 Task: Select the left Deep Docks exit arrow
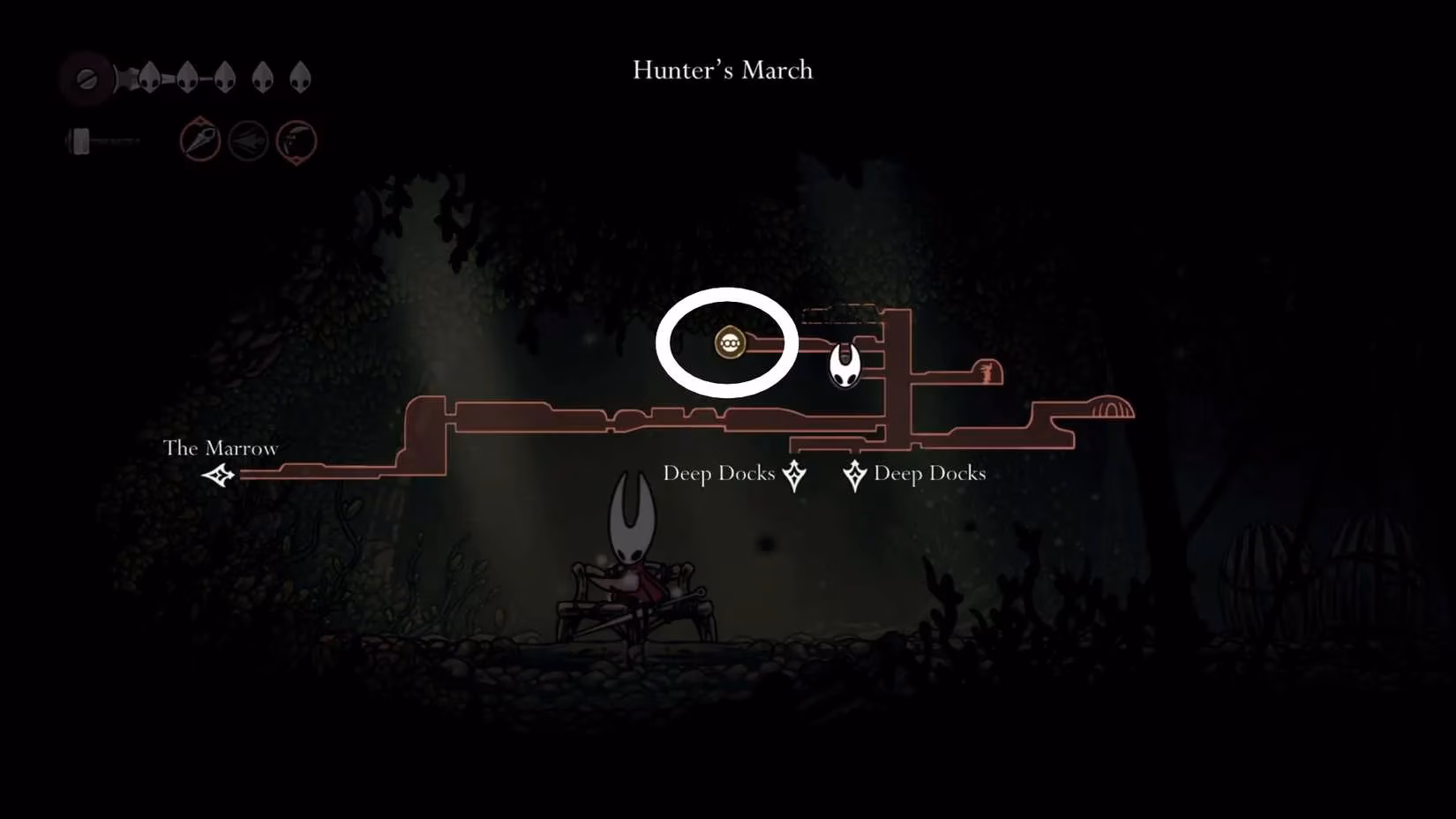click(x=793, y=474)
